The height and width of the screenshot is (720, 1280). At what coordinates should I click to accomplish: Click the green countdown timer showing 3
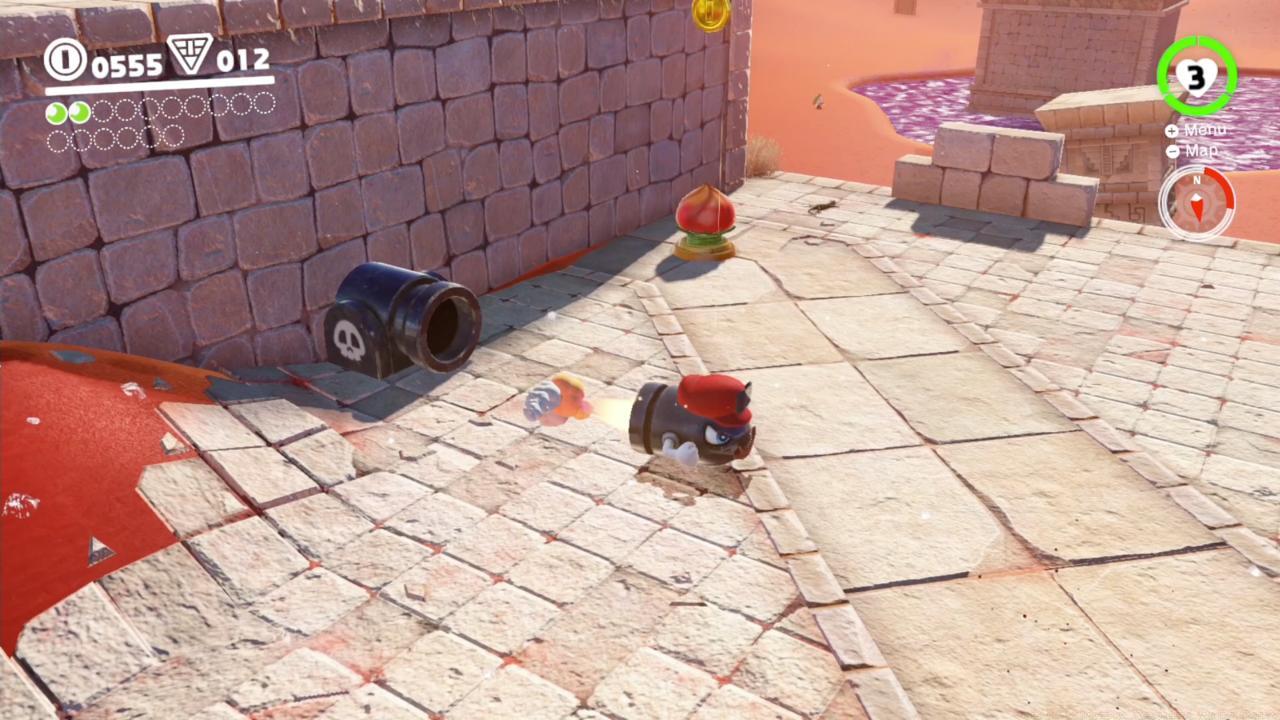pyautogui.click(x=1197, y=75)
